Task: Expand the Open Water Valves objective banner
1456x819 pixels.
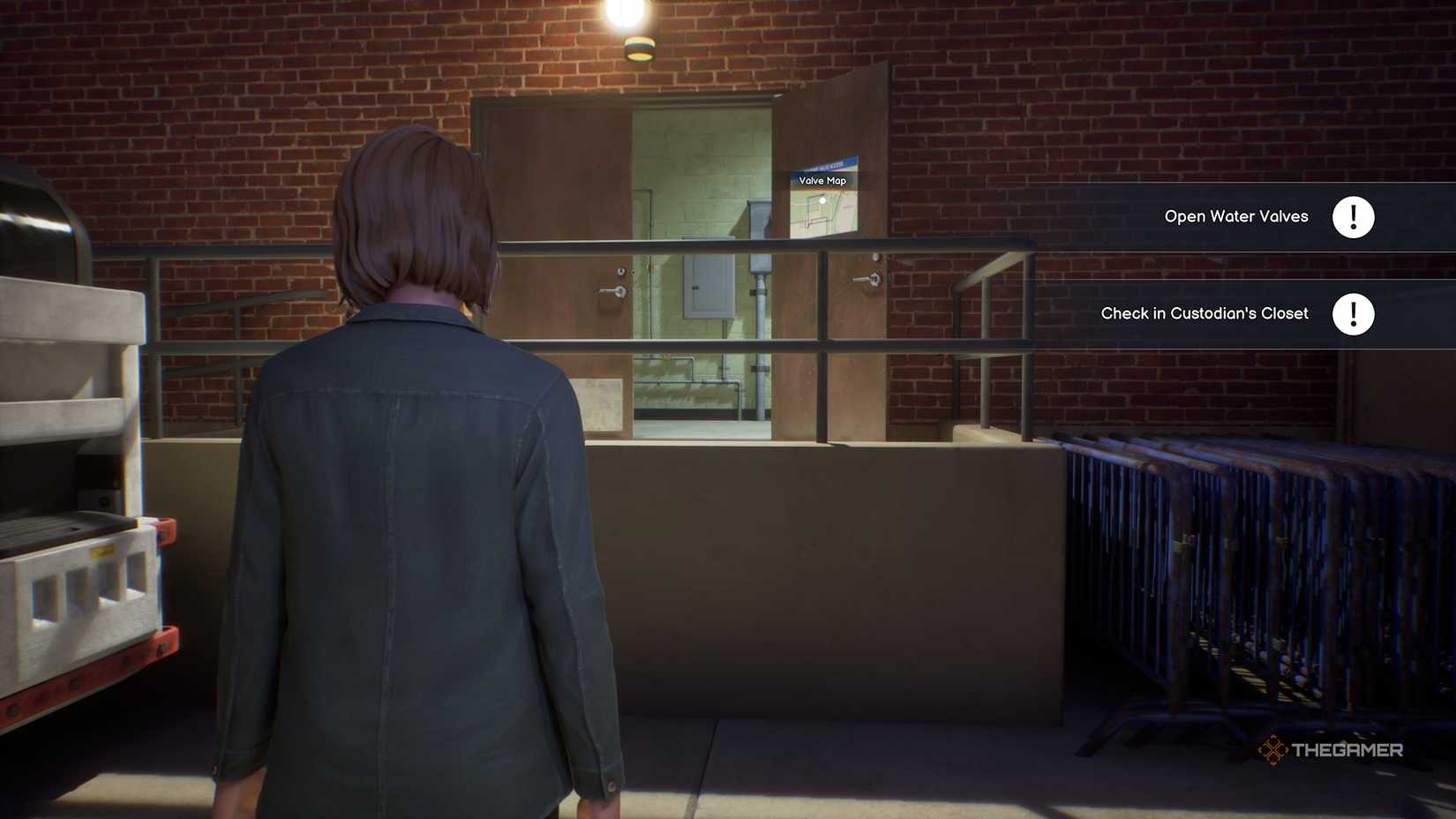Action: (x=1235, y=216)
